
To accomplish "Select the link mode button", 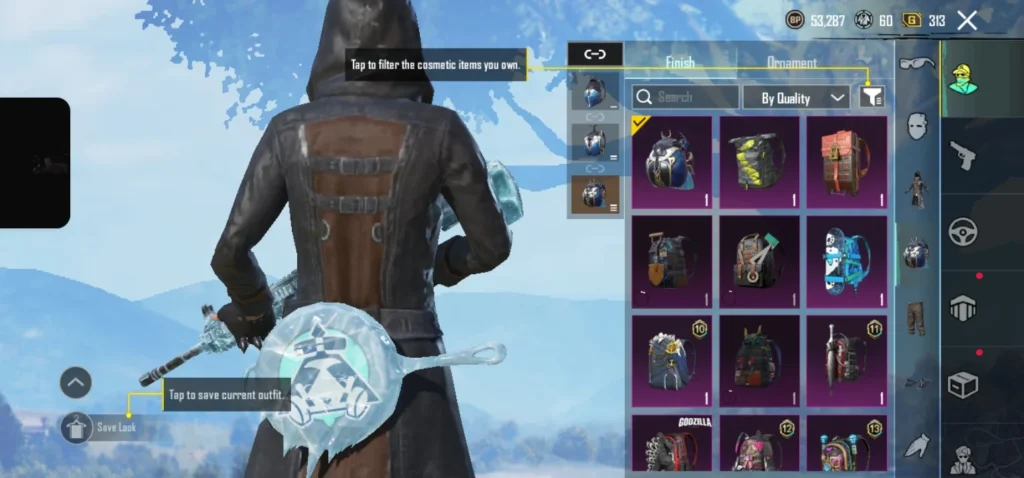I will coord(595,54).
